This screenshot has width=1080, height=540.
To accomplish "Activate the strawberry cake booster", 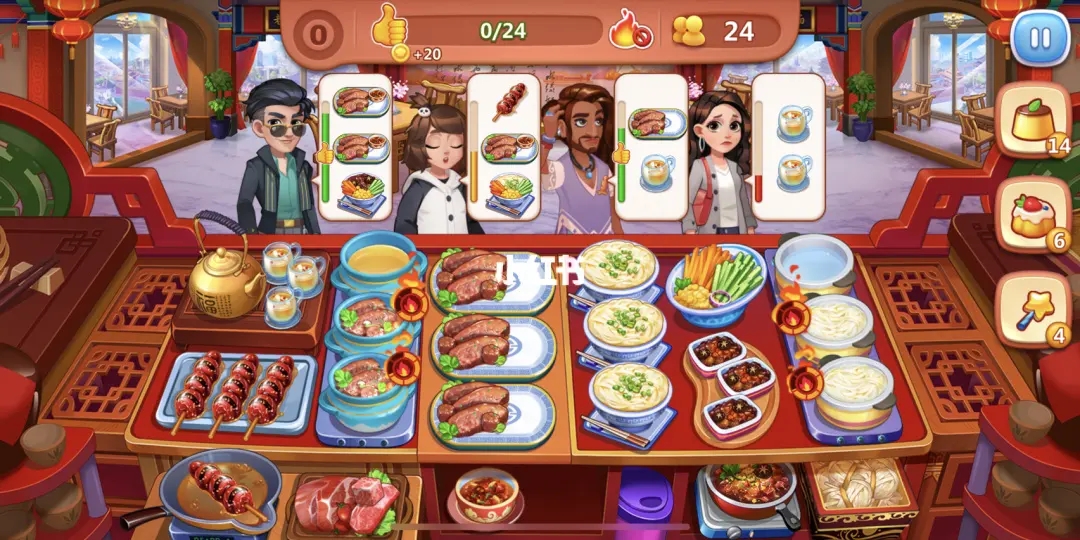I will [1033, 213].
